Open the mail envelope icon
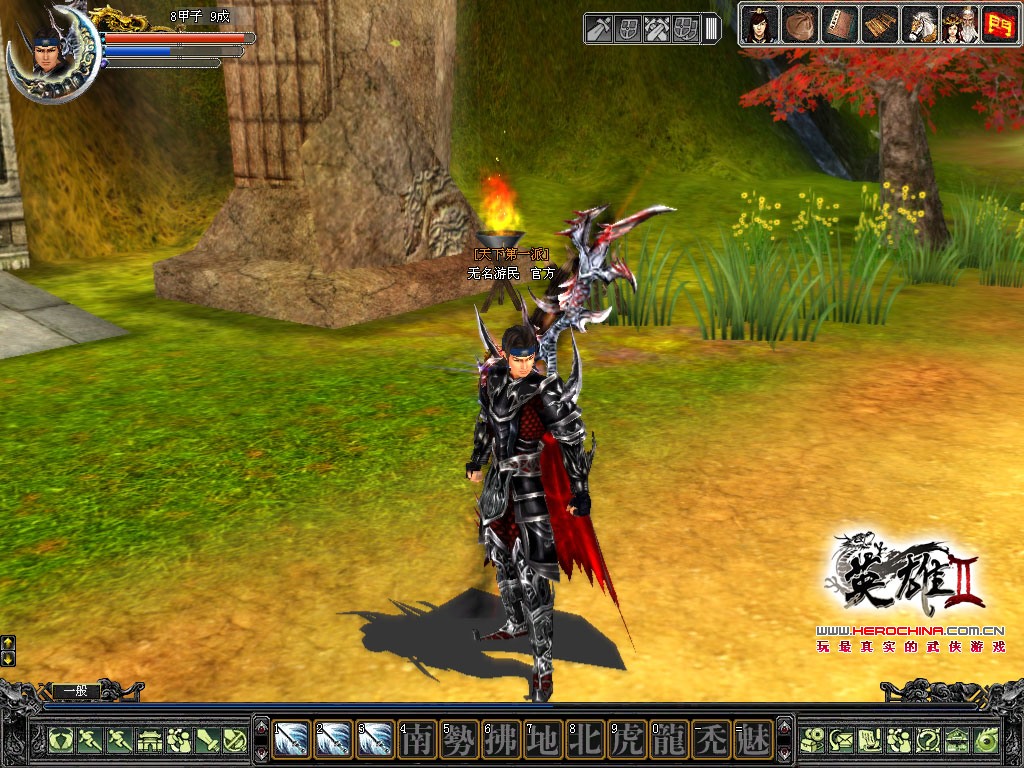1024x768 pixels. [x=841, y=740]
